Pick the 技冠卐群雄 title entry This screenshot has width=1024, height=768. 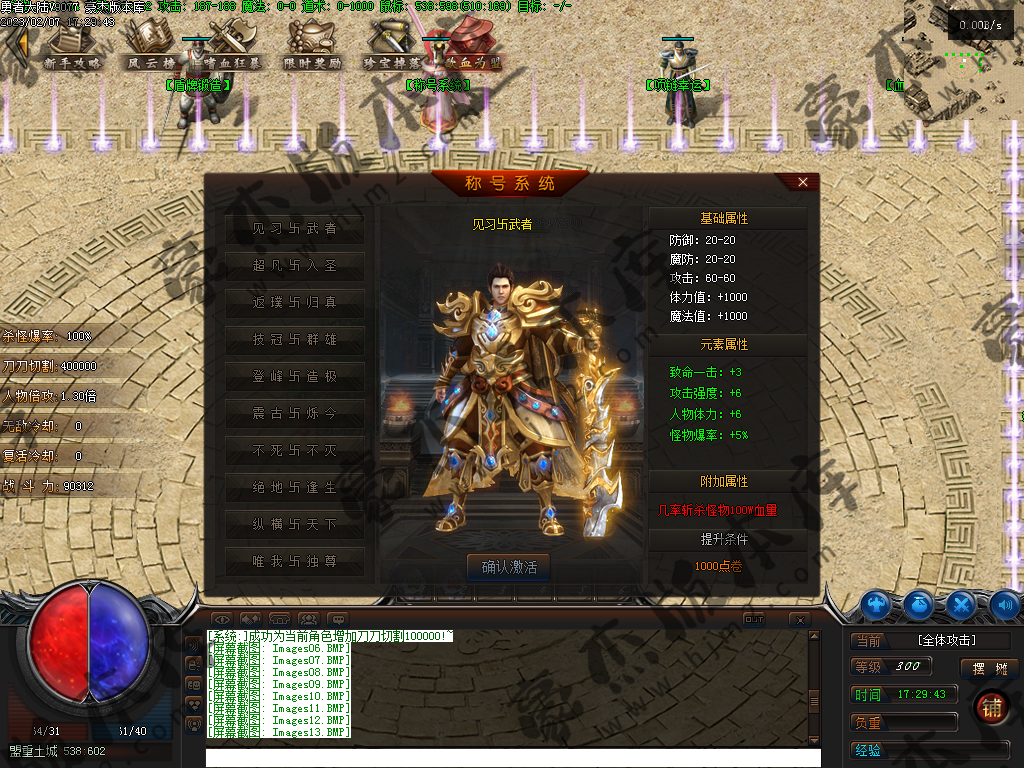click(295, 340)
